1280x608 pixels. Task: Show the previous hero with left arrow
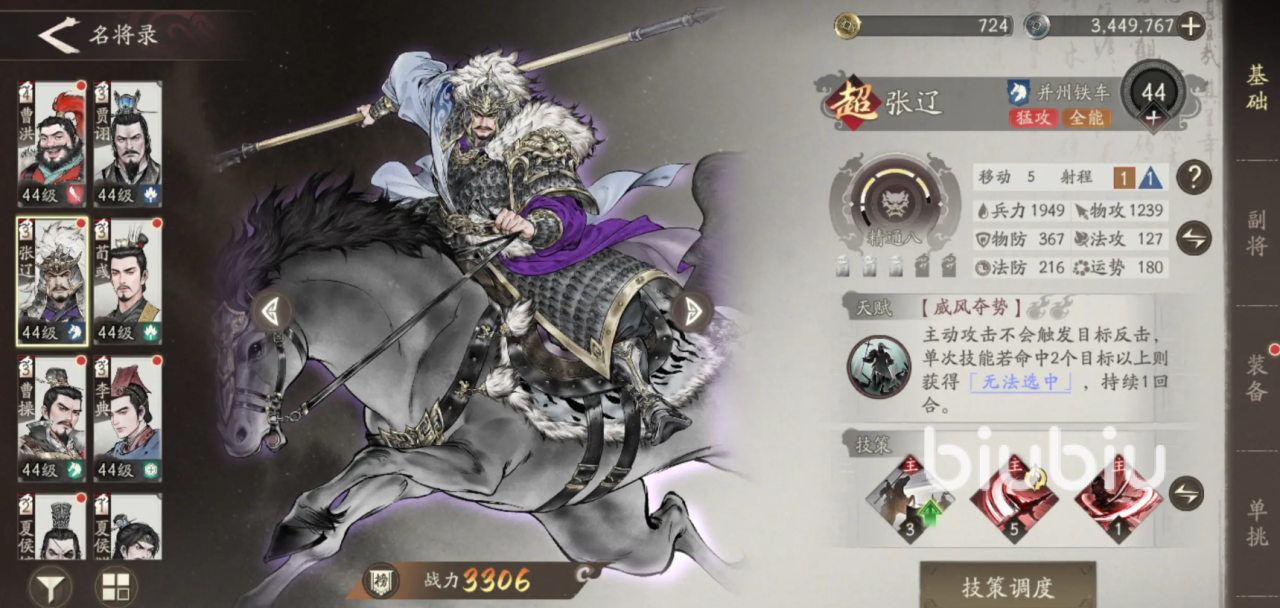click(x=271, y=311)
